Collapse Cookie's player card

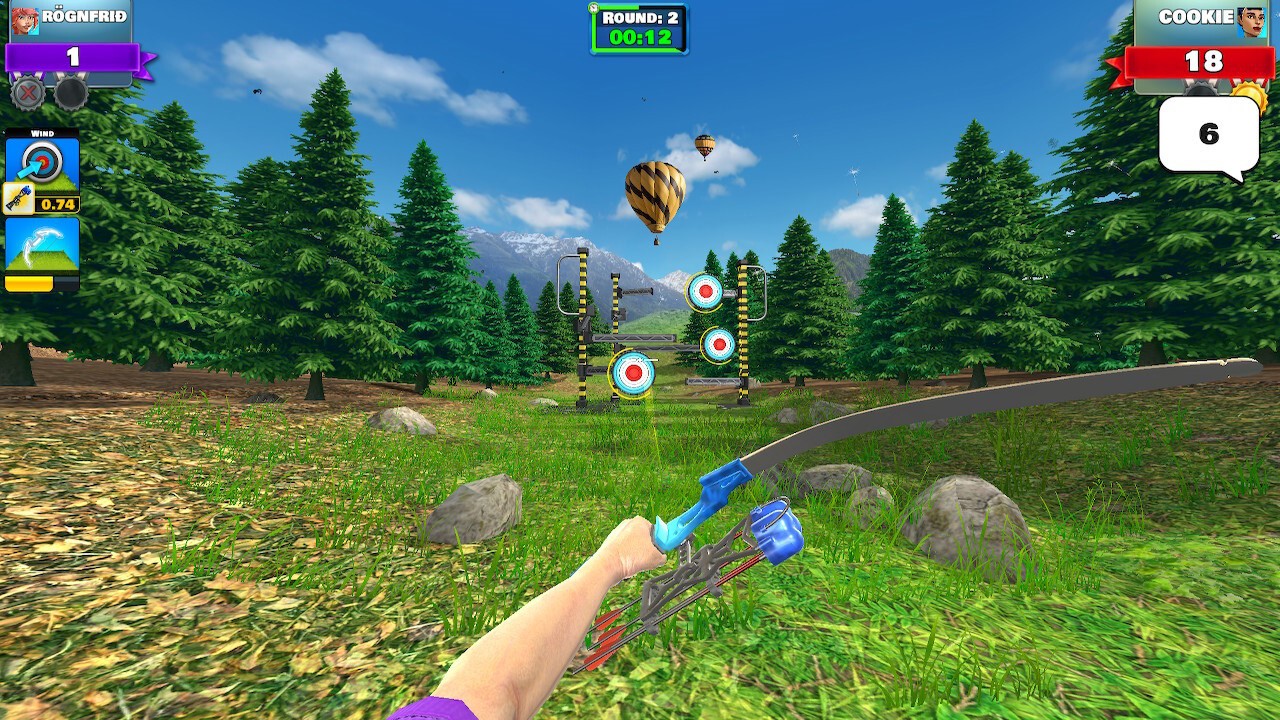[x=1197, y=17]
